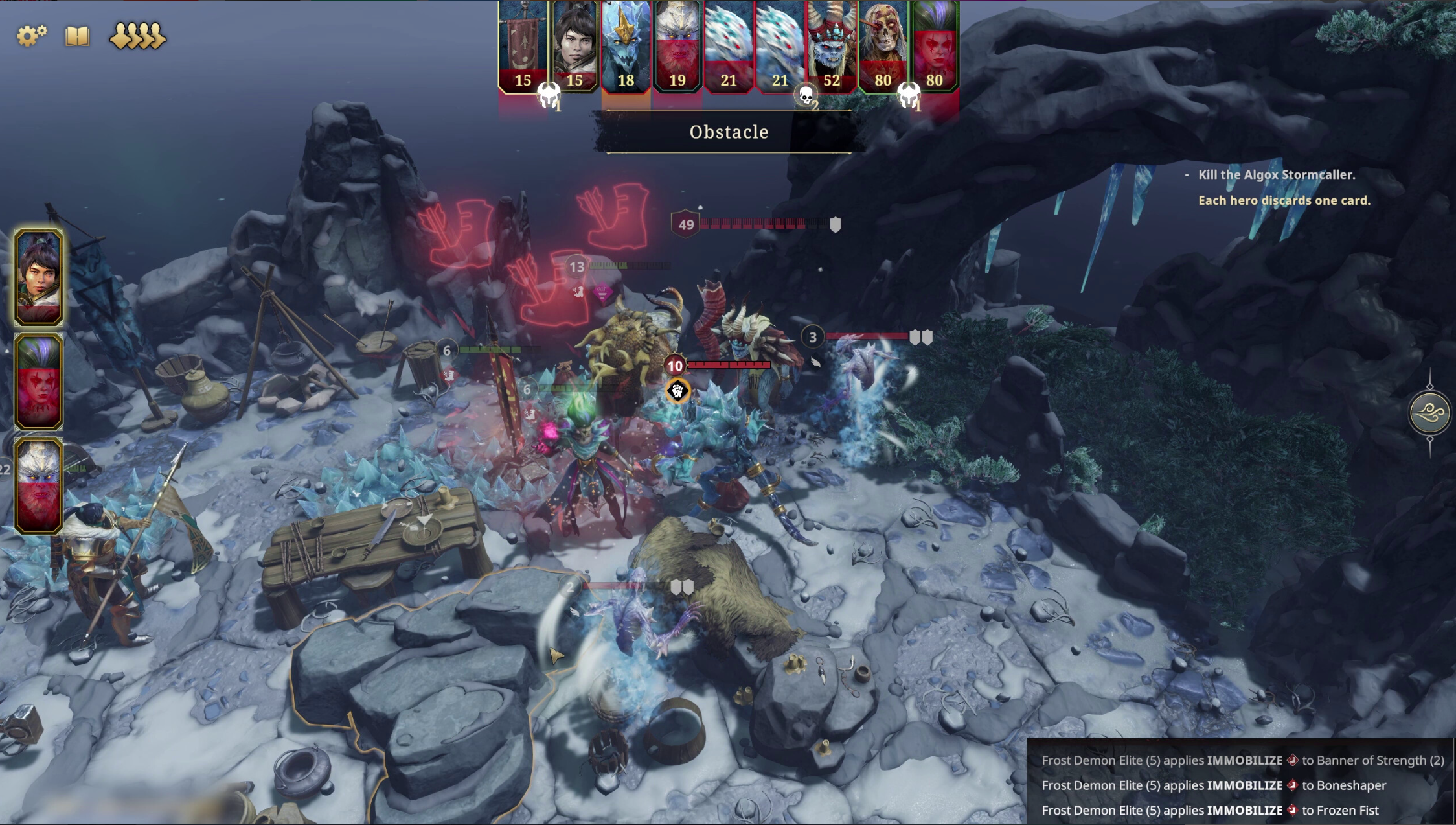Select the horned Algox portrait with initiative 52
Viewport: 1456px width, 825px height.
coord(832,47)
